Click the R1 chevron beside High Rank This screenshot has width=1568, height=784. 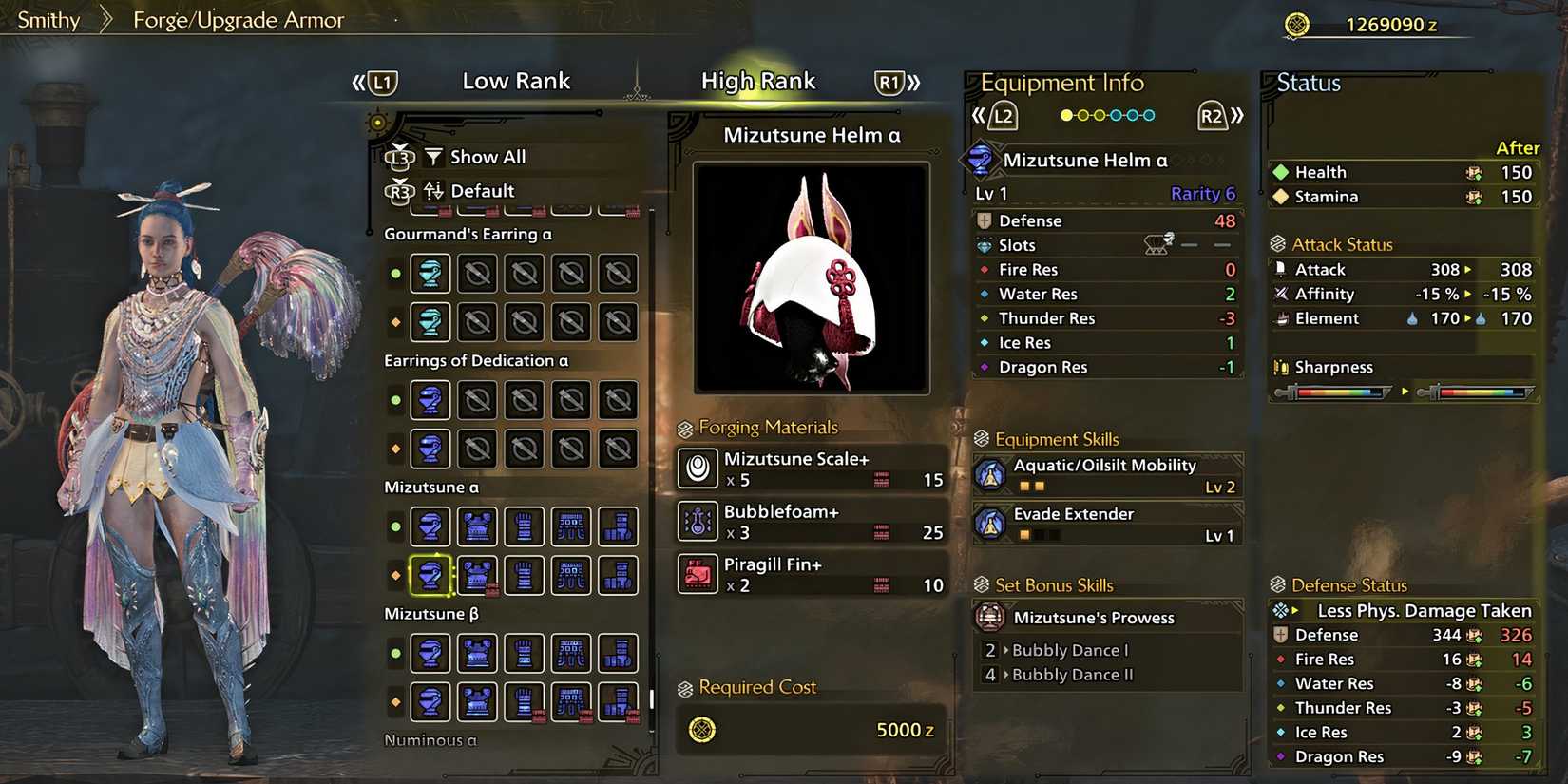click(x=891, y=82)
